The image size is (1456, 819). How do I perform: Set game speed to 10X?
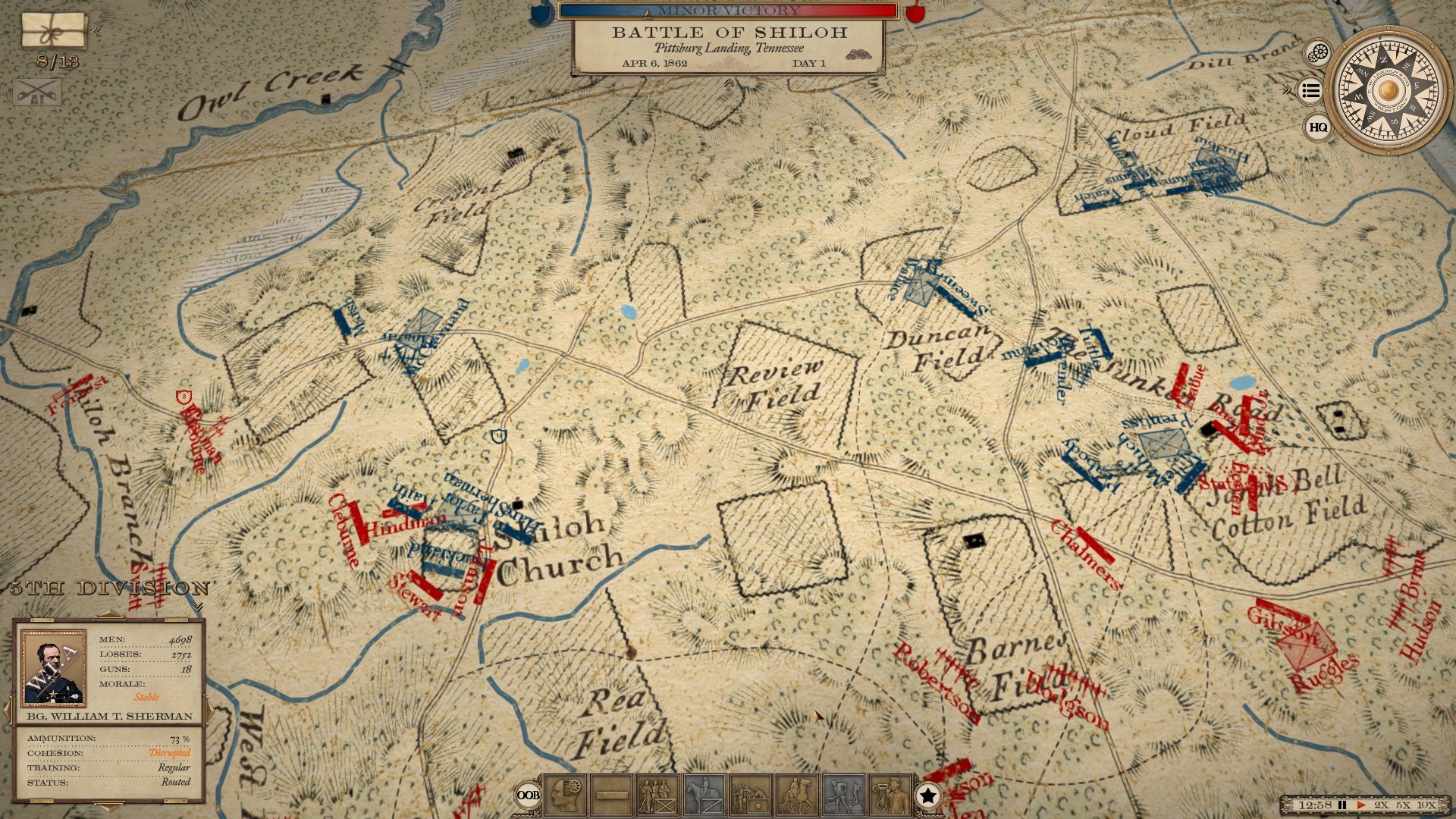click(x=1426, y=805)
